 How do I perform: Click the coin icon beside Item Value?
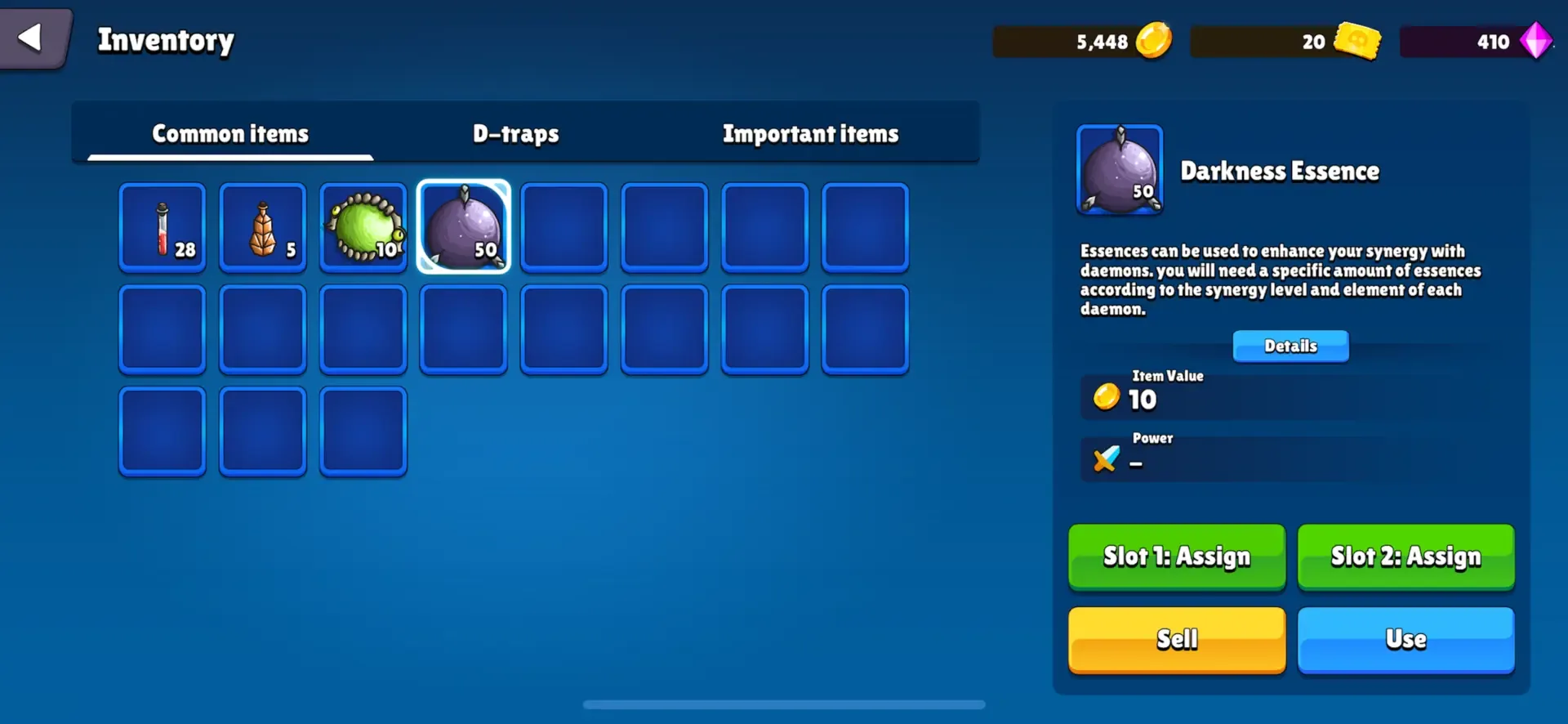1107,398
